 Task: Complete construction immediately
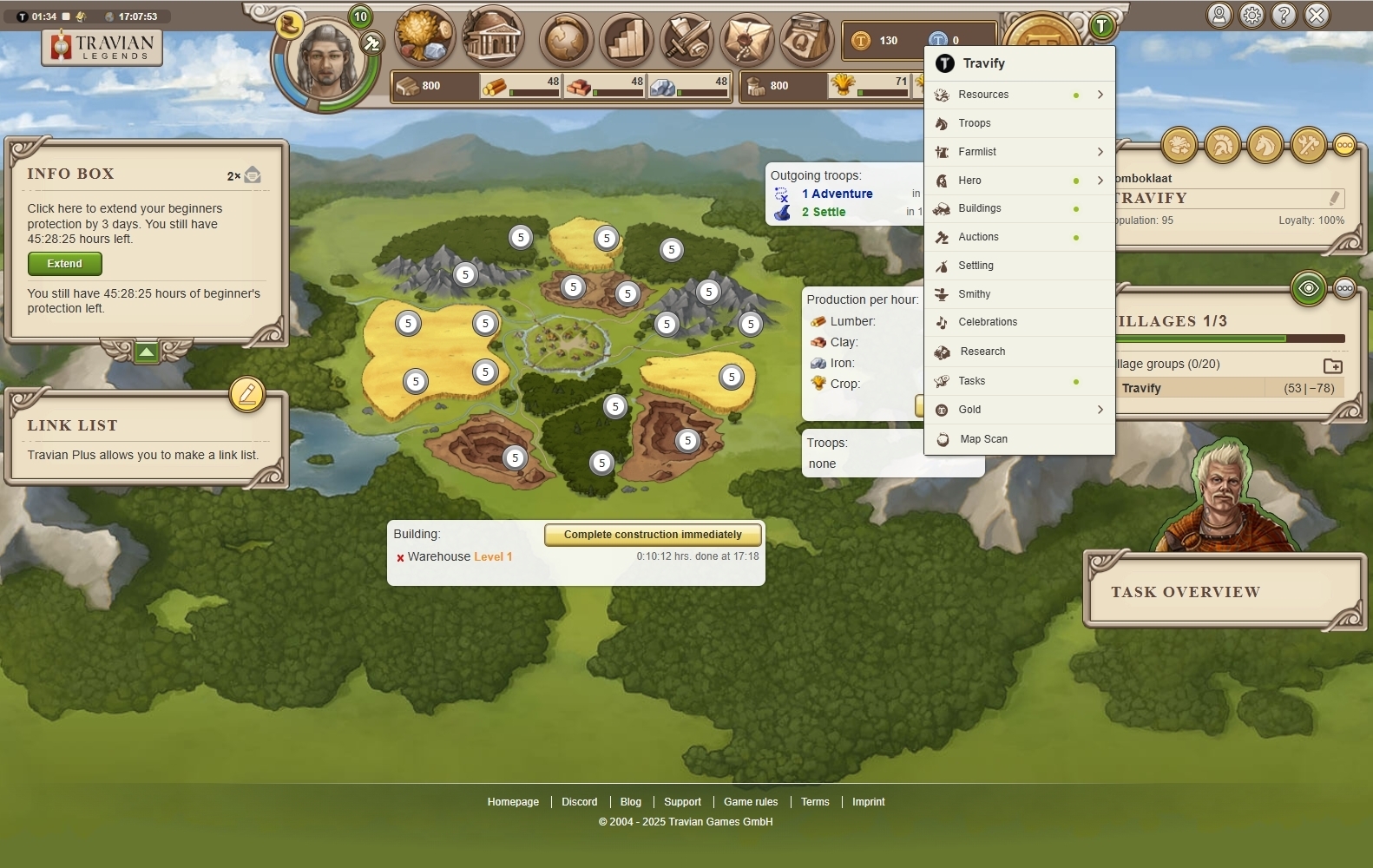coord(653,535)
